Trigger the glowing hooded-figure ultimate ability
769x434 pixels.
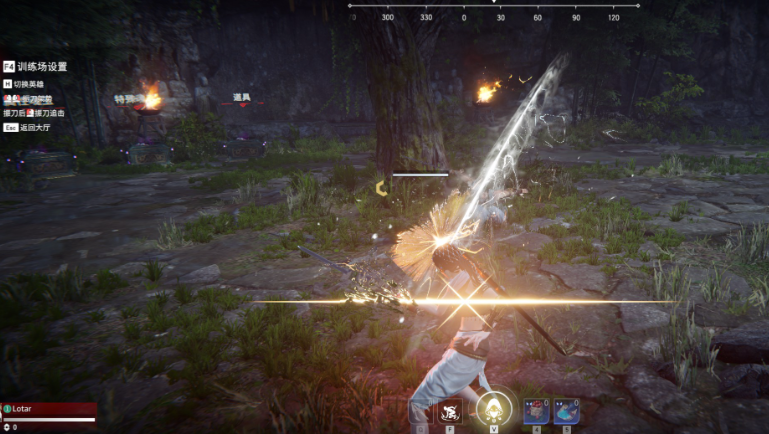(493, 408)
